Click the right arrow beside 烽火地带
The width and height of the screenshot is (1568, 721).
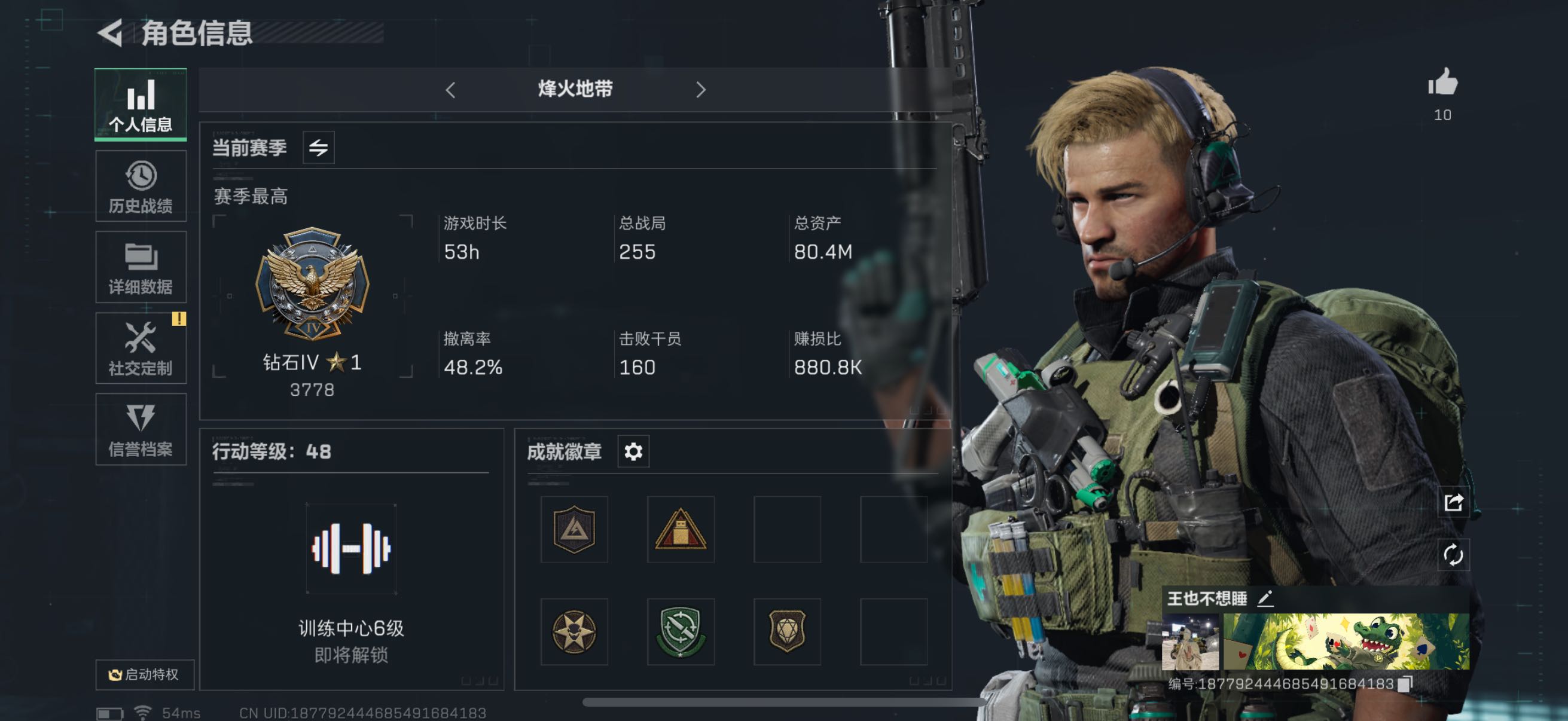pos(701,90)
